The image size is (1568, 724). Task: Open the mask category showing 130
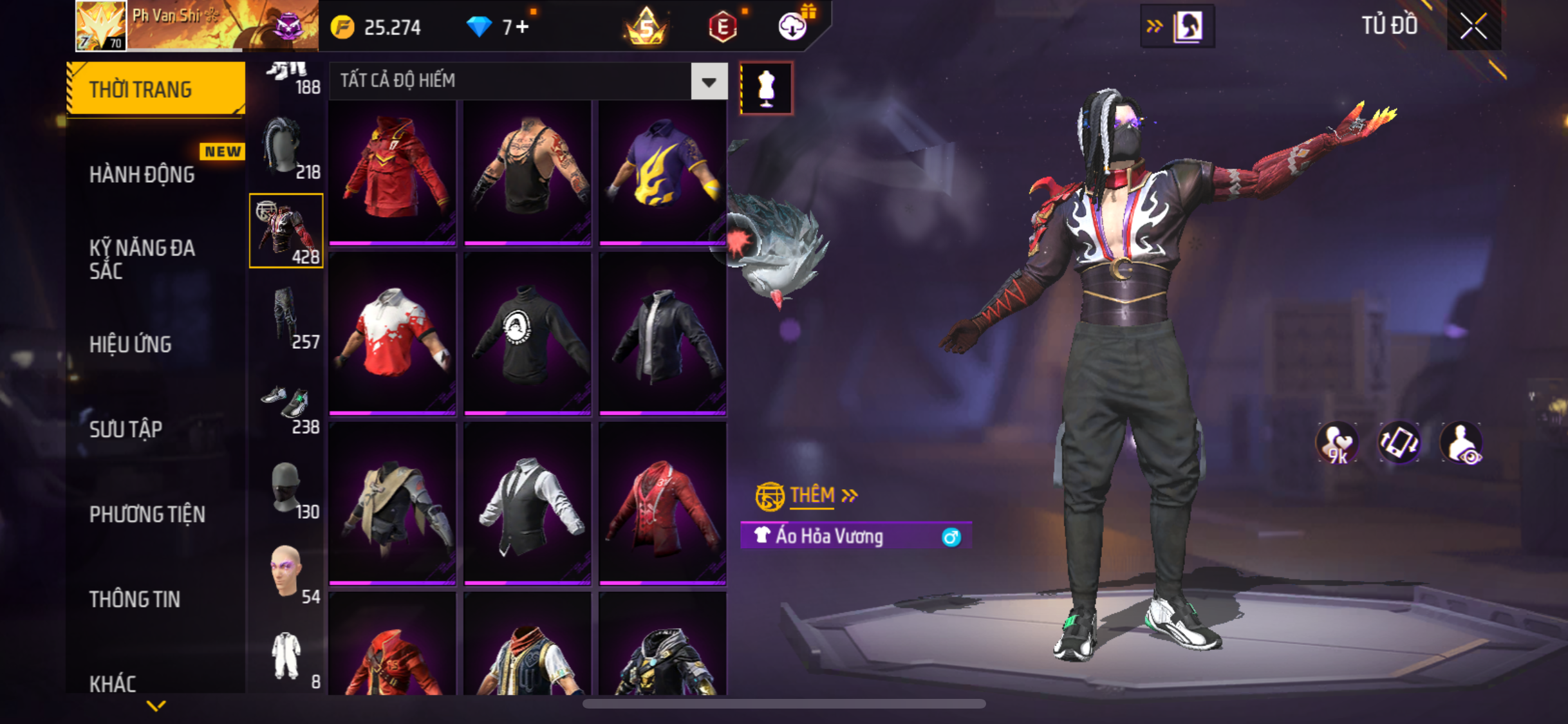[x=286, y=489]
